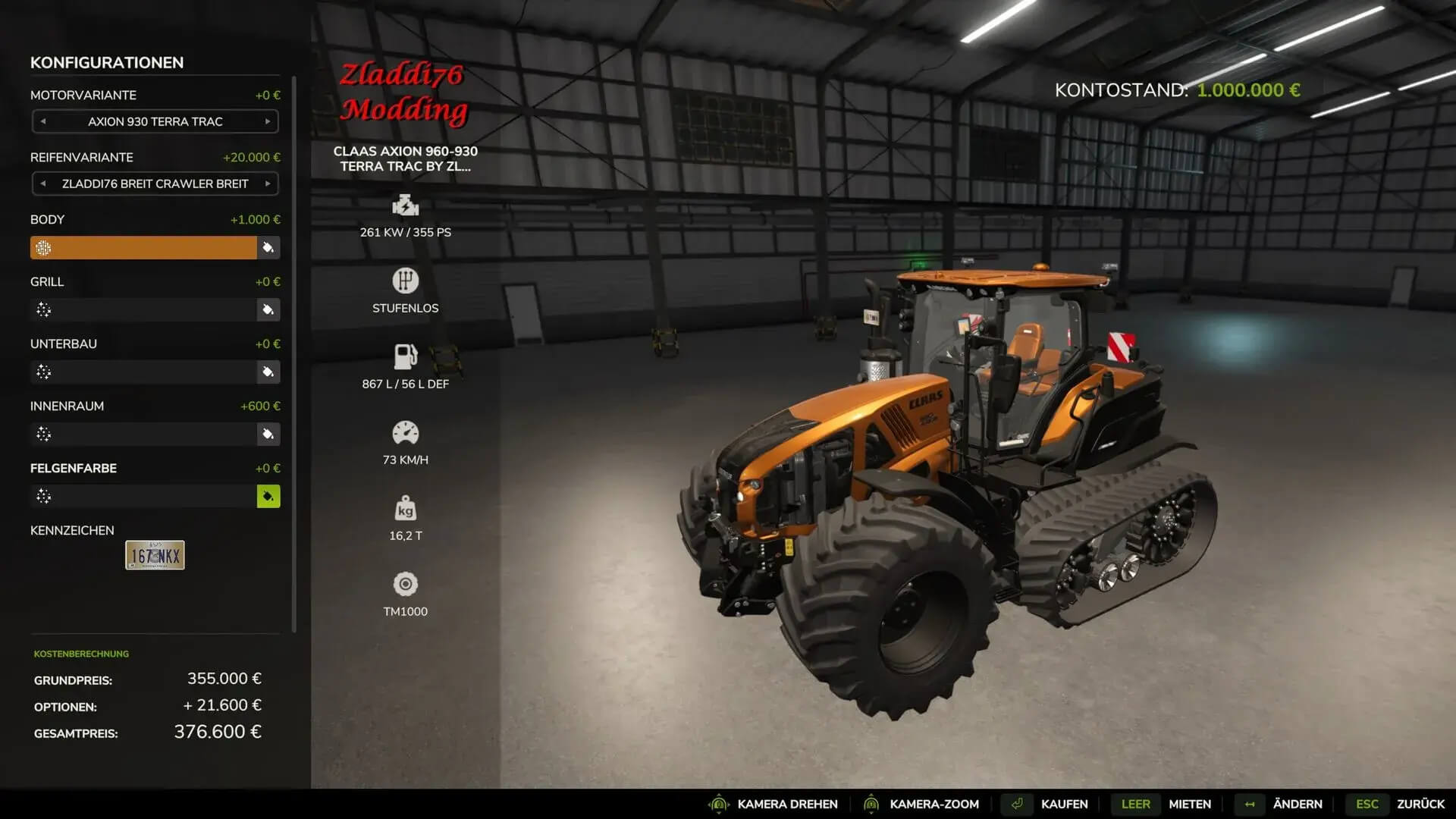Image resolution: width=1456 pixels, height=819 pixels.
Task: Choose Mieten to lease the tractor
Action: coord(1189,804)
